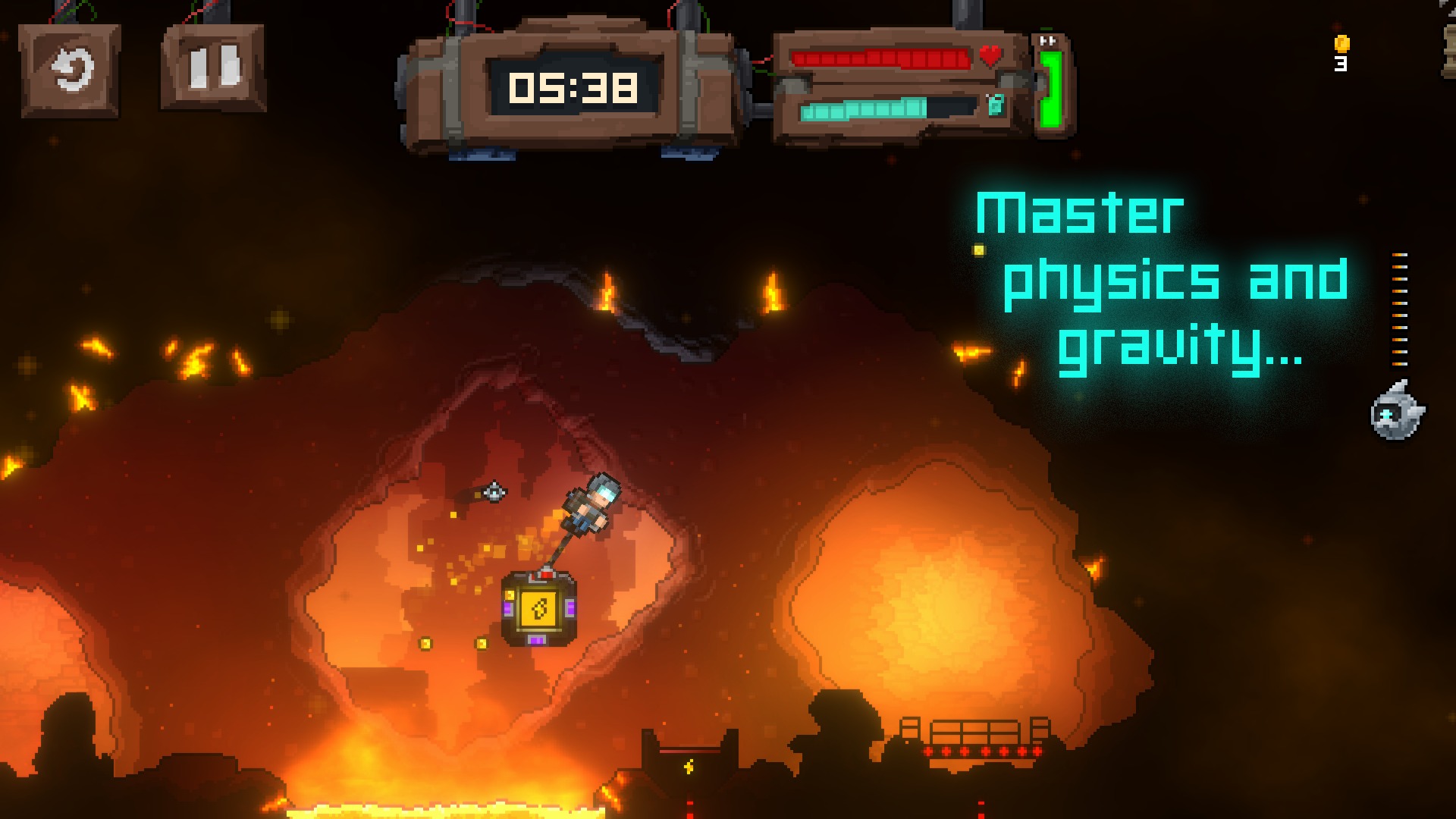Image resolution: width=1456 pixels, height=819 pixels.
Task: Pause the game
Action: point(213,67)
